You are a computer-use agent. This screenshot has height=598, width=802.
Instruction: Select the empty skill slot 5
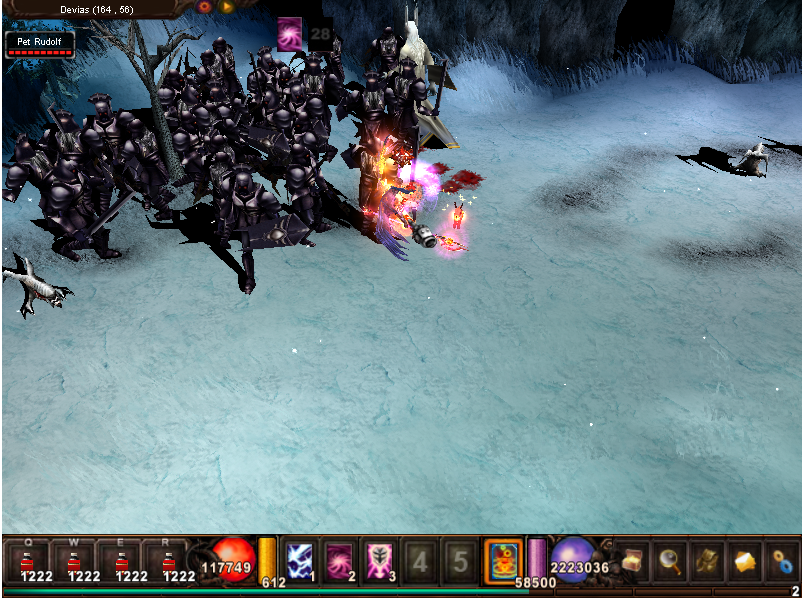pyautogui.click(x=460, y=561)
